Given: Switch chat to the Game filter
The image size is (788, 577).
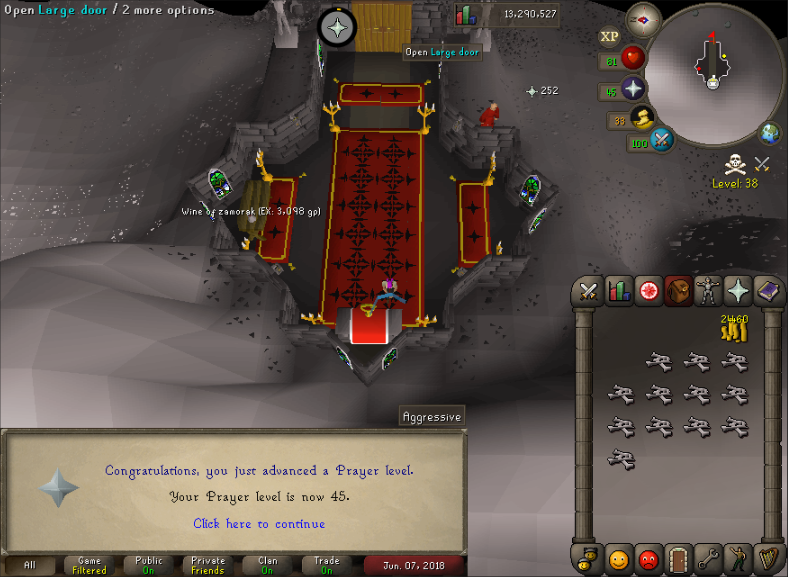Looking at the screenshot, I should [89, 565].
